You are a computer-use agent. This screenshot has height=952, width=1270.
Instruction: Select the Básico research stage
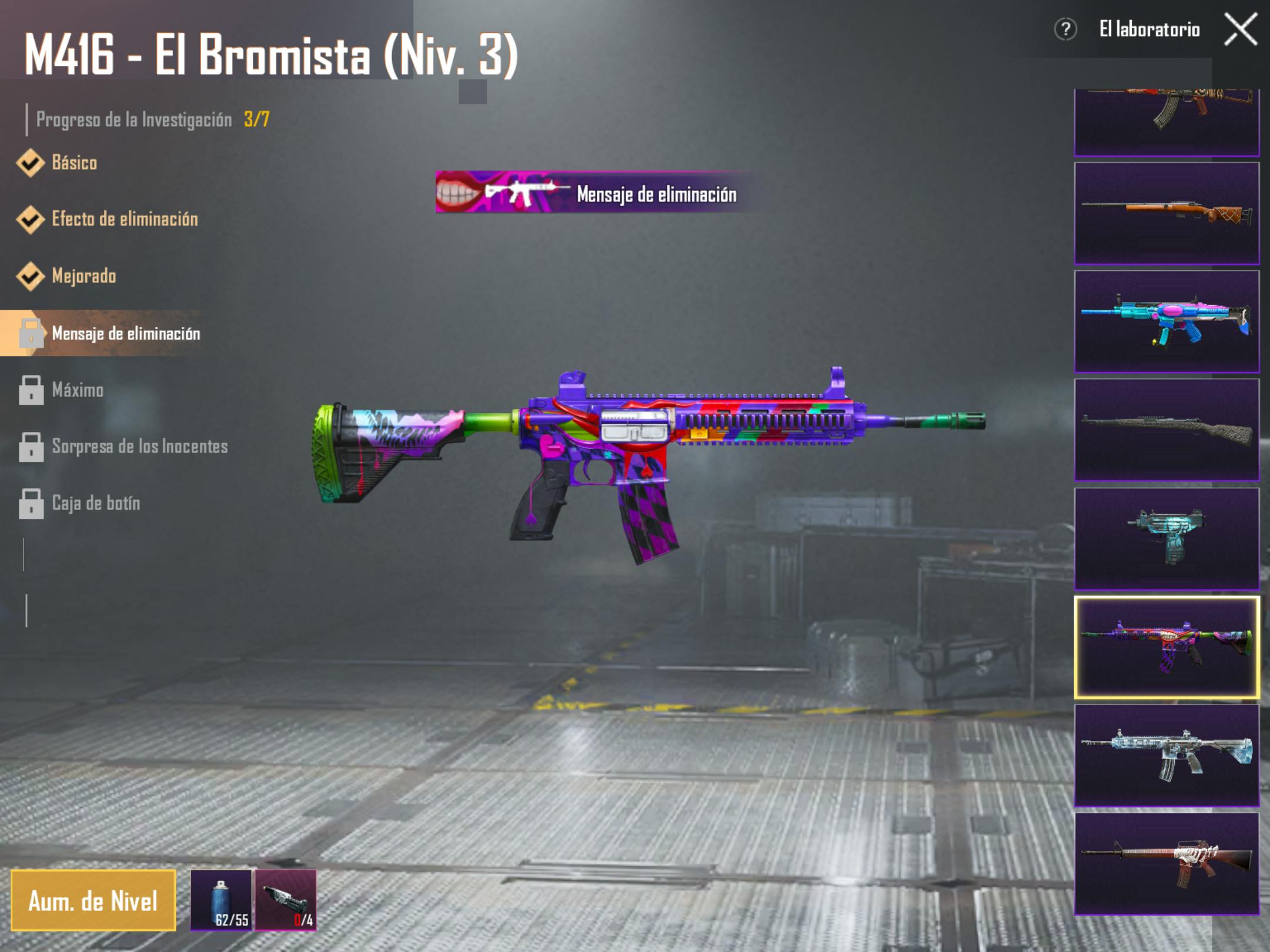74,163
